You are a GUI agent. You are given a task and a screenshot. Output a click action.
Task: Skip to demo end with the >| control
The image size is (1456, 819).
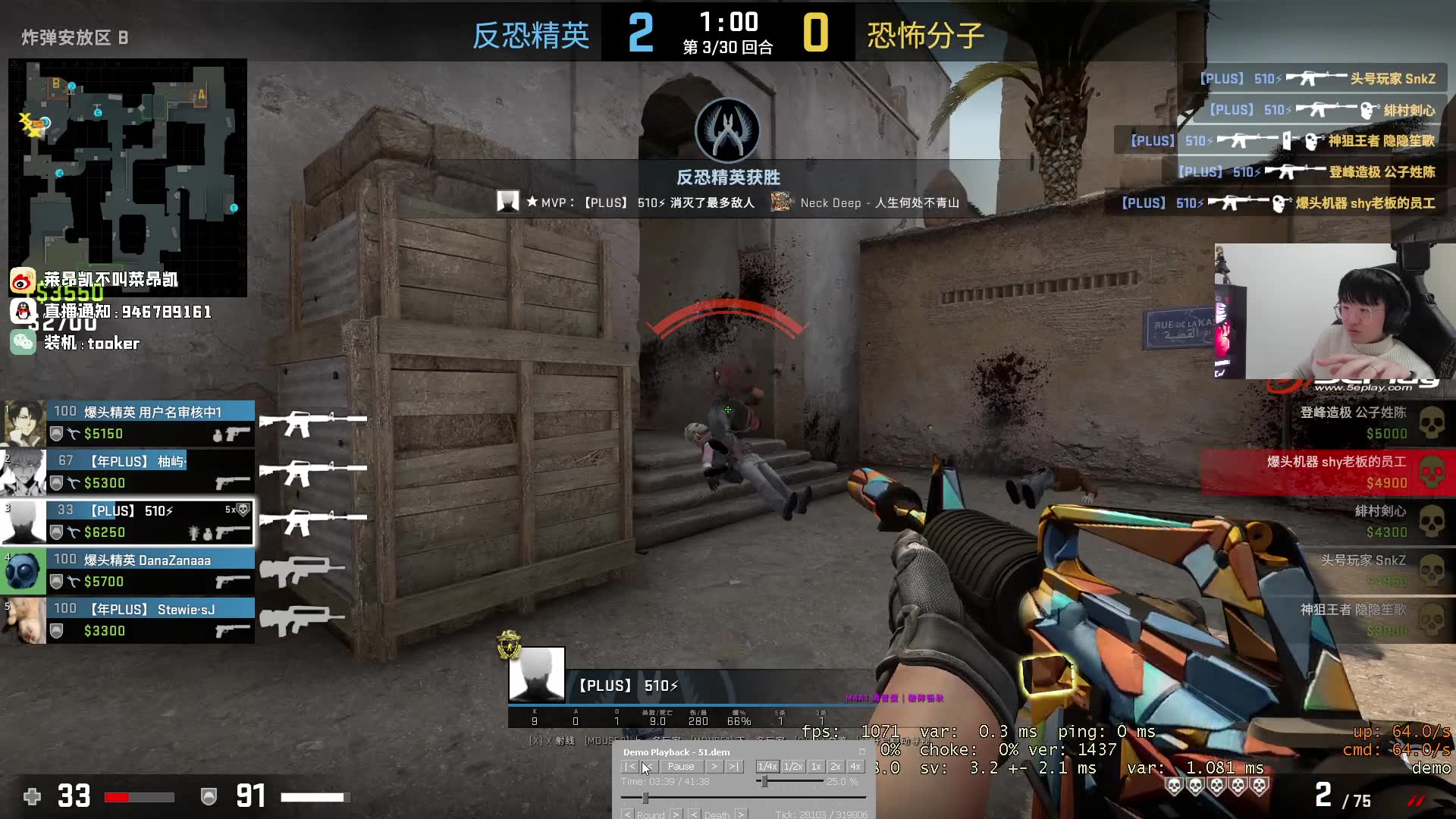click(x=734, y=767)
